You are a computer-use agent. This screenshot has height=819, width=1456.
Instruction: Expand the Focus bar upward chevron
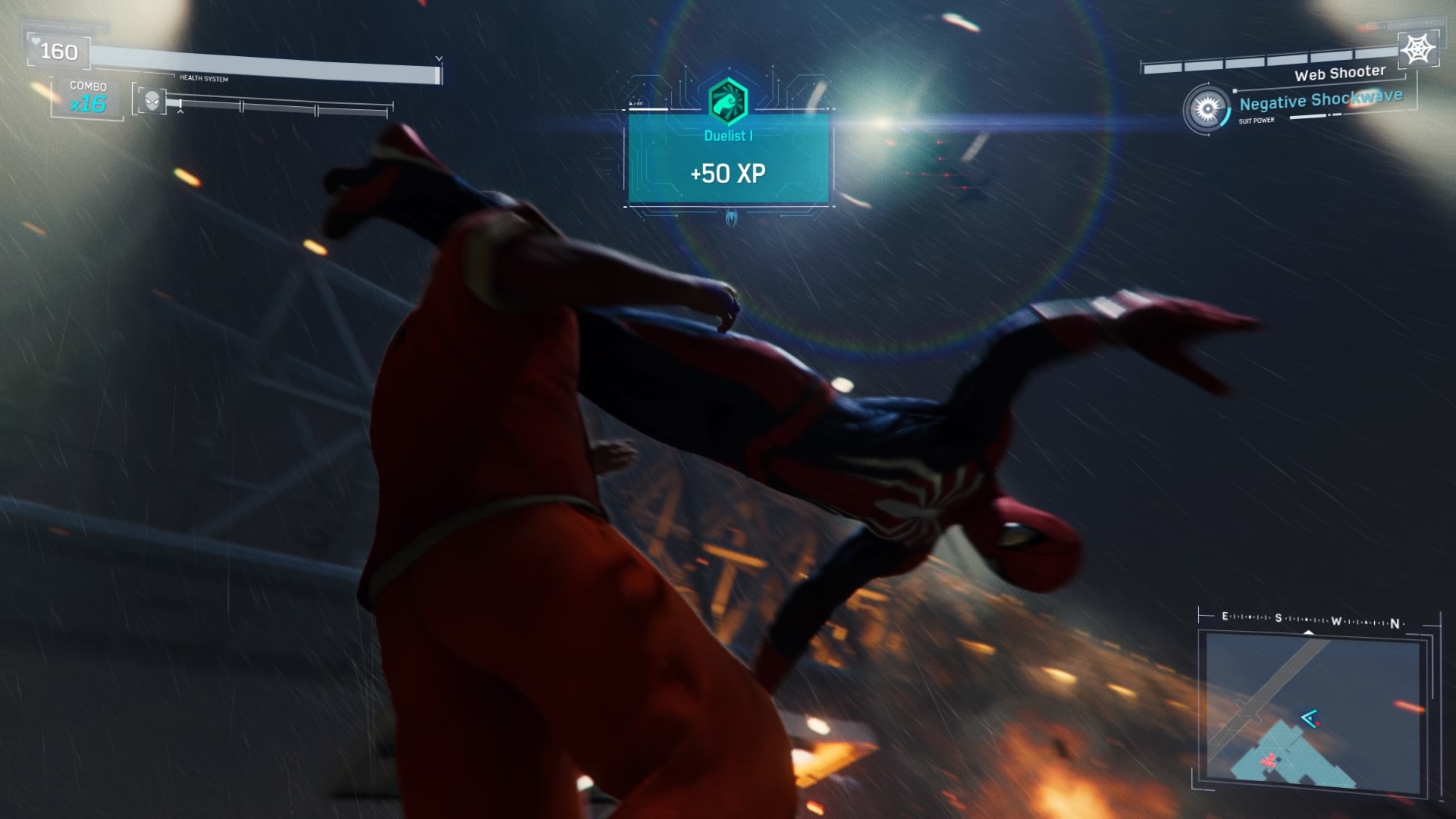[180, 111]
